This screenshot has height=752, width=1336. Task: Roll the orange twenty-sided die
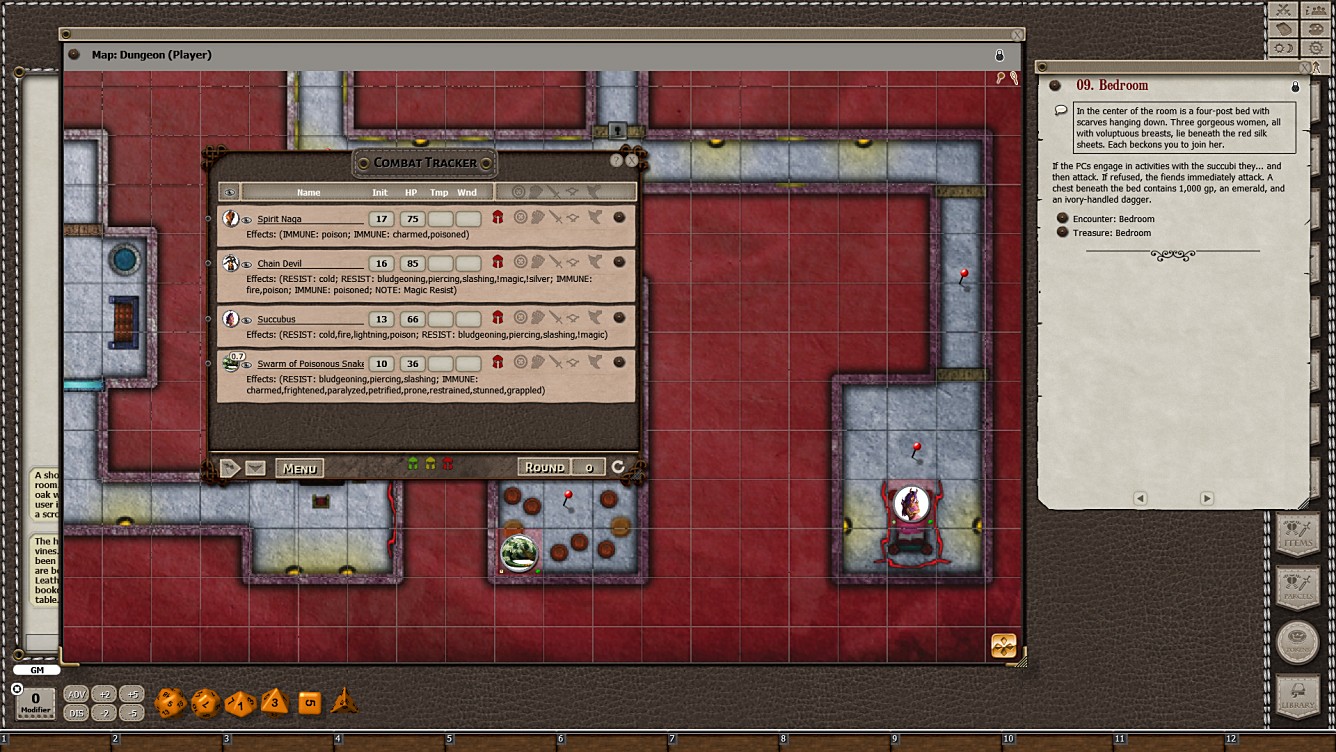[x=168, y=702]
